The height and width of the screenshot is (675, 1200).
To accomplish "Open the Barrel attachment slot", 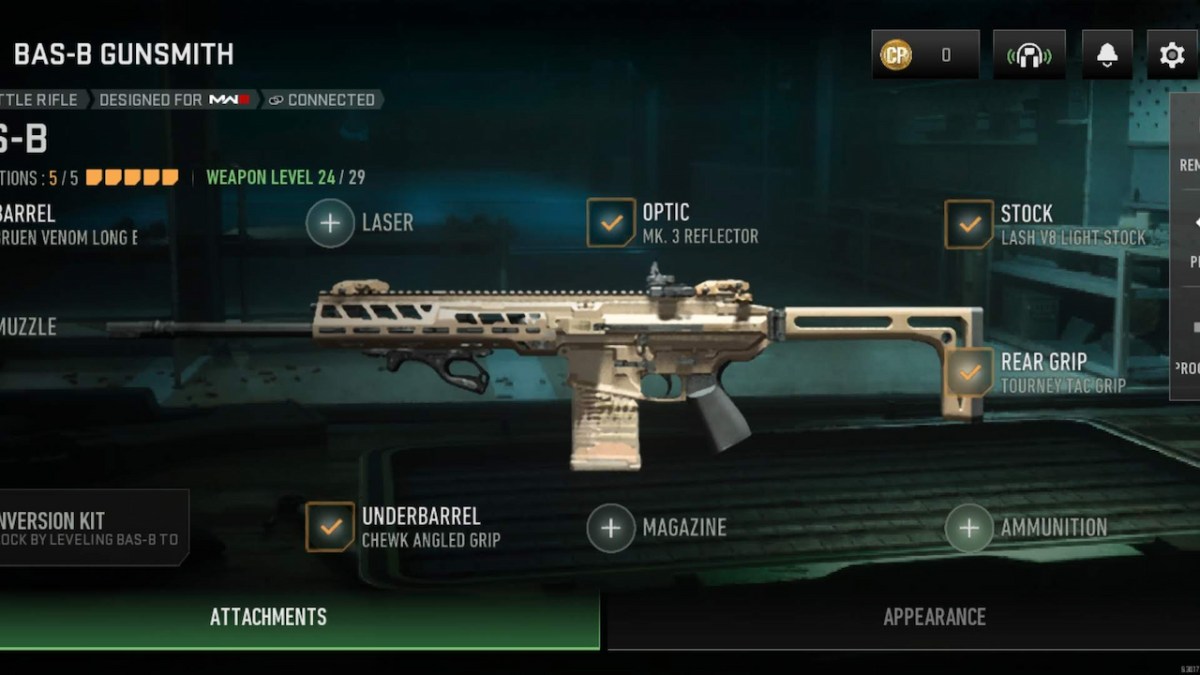I will pos(40,224).
